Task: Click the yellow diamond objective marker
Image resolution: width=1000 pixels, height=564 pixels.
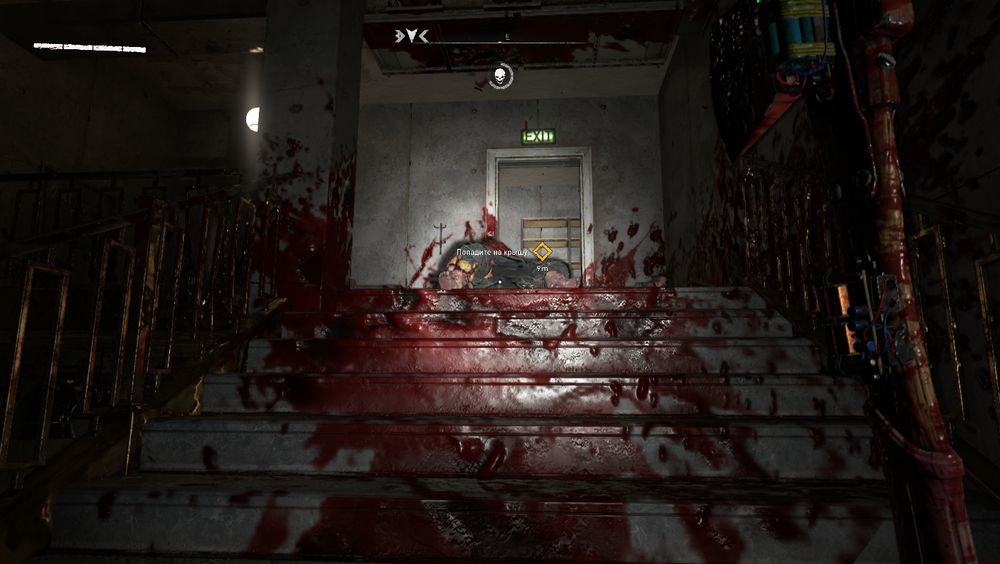Action: click(542, 252)
